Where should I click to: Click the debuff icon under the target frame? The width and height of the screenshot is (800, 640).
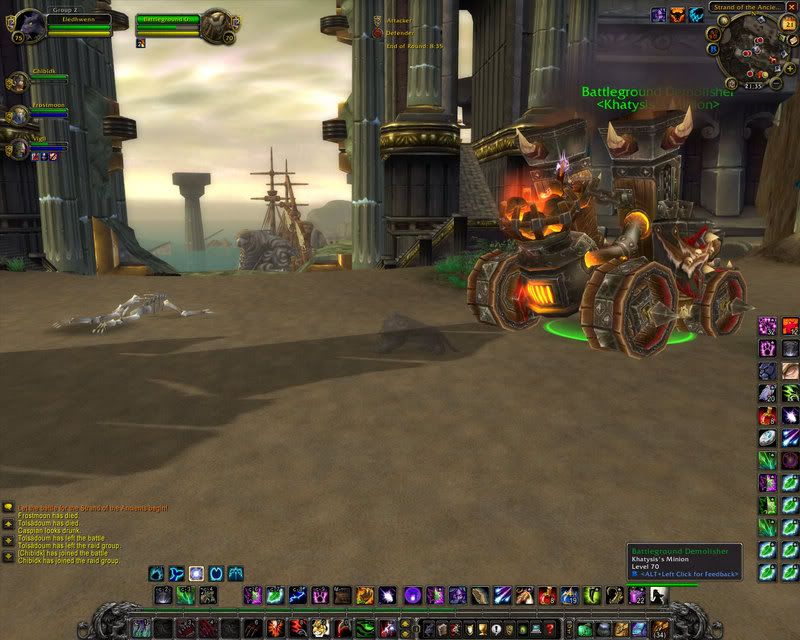141,44
